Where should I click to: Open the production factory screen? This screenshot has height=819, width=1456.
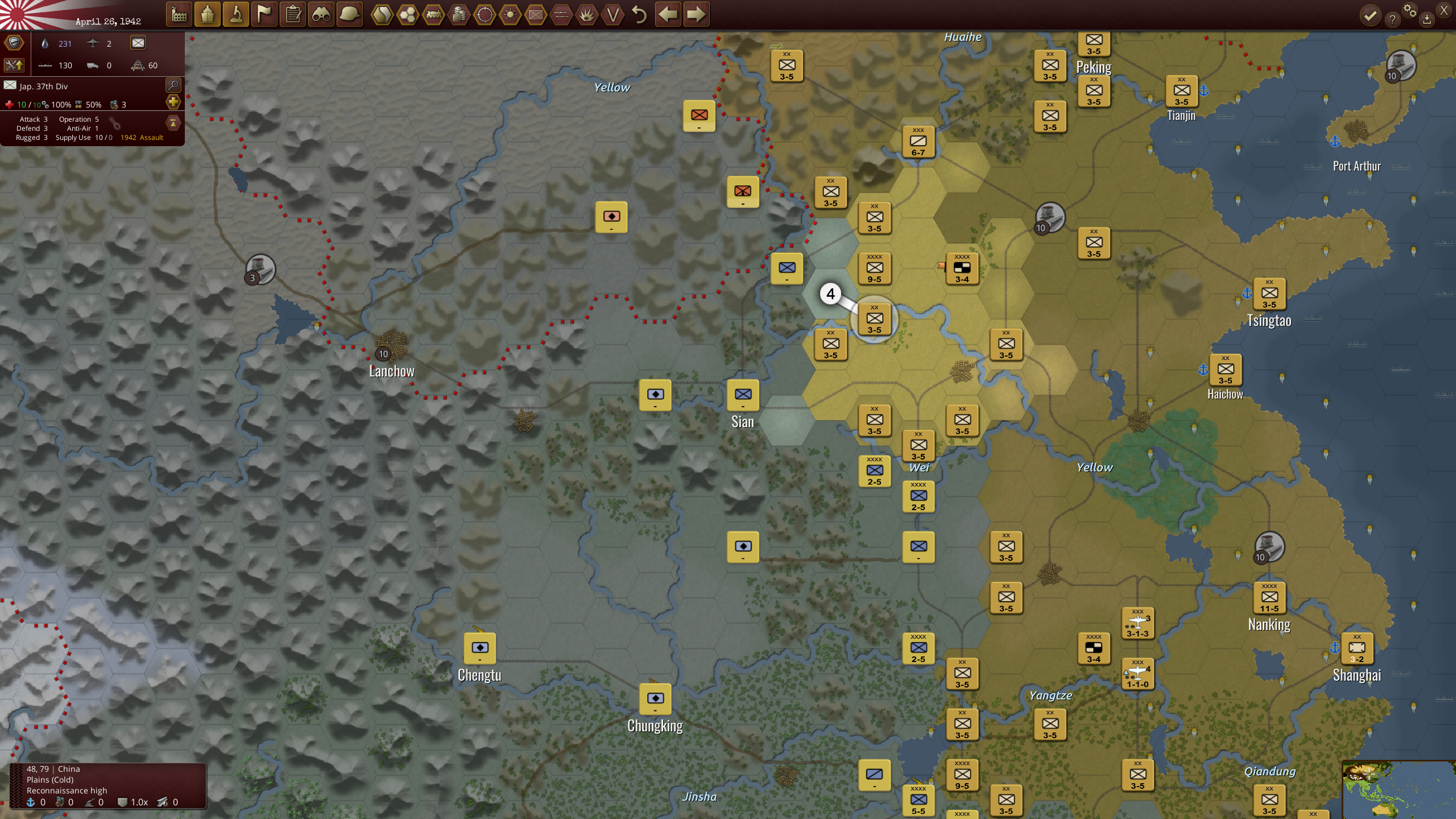point(180,15)
